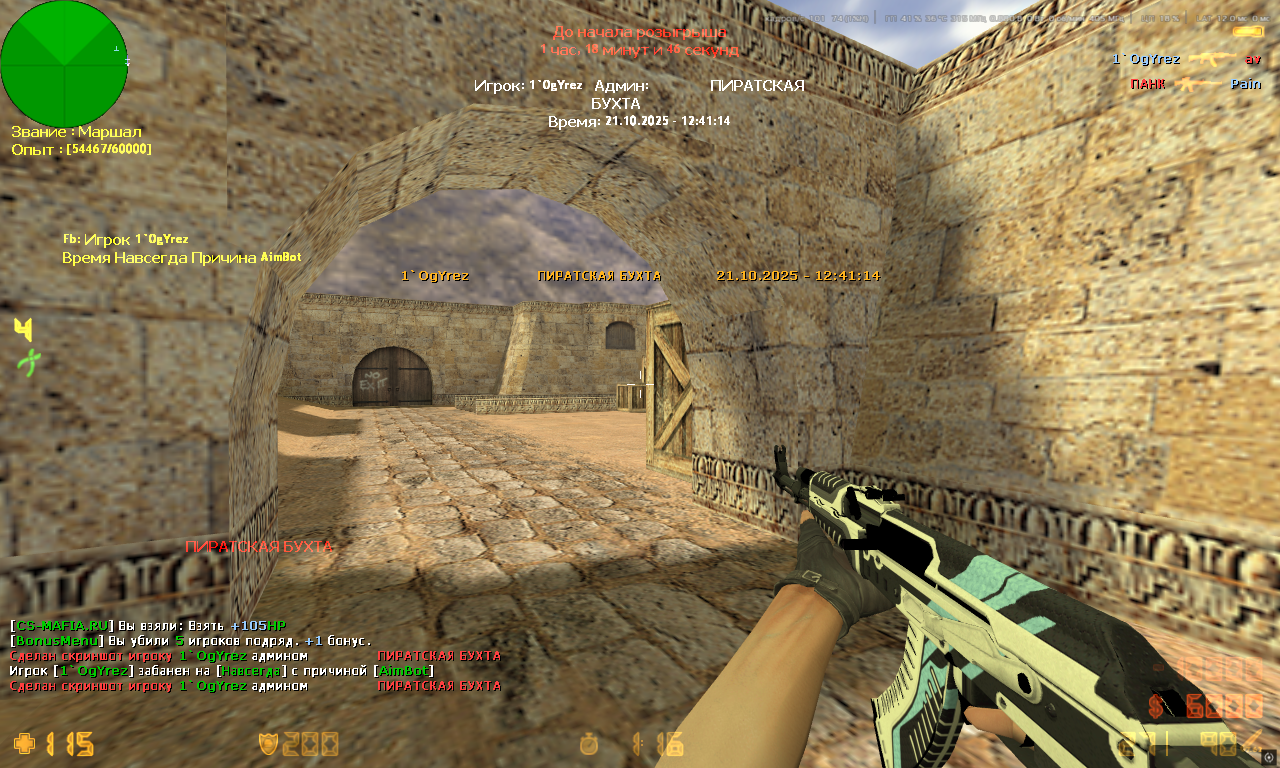Click the round timer stopwatch icon
The width and height of the screenshot is (1280, 768).
click(x=590, y=744)
